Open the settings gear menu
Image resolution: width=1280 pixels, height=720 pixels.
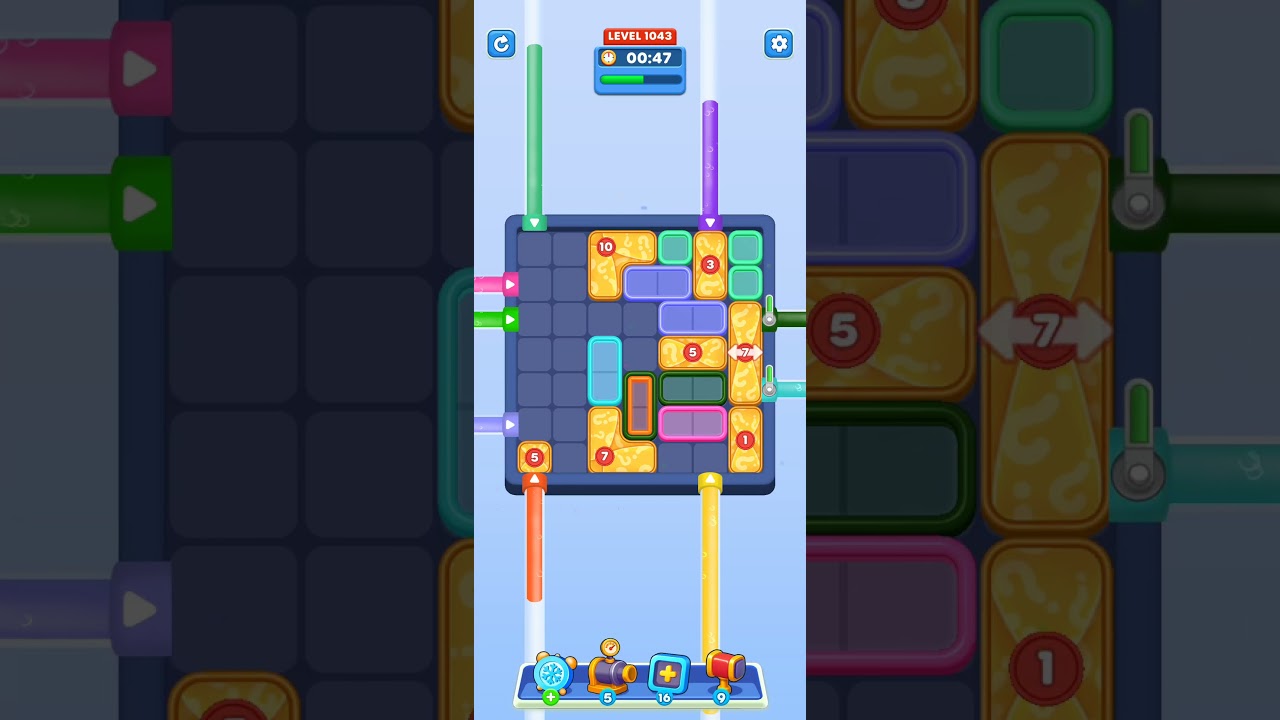779,44
